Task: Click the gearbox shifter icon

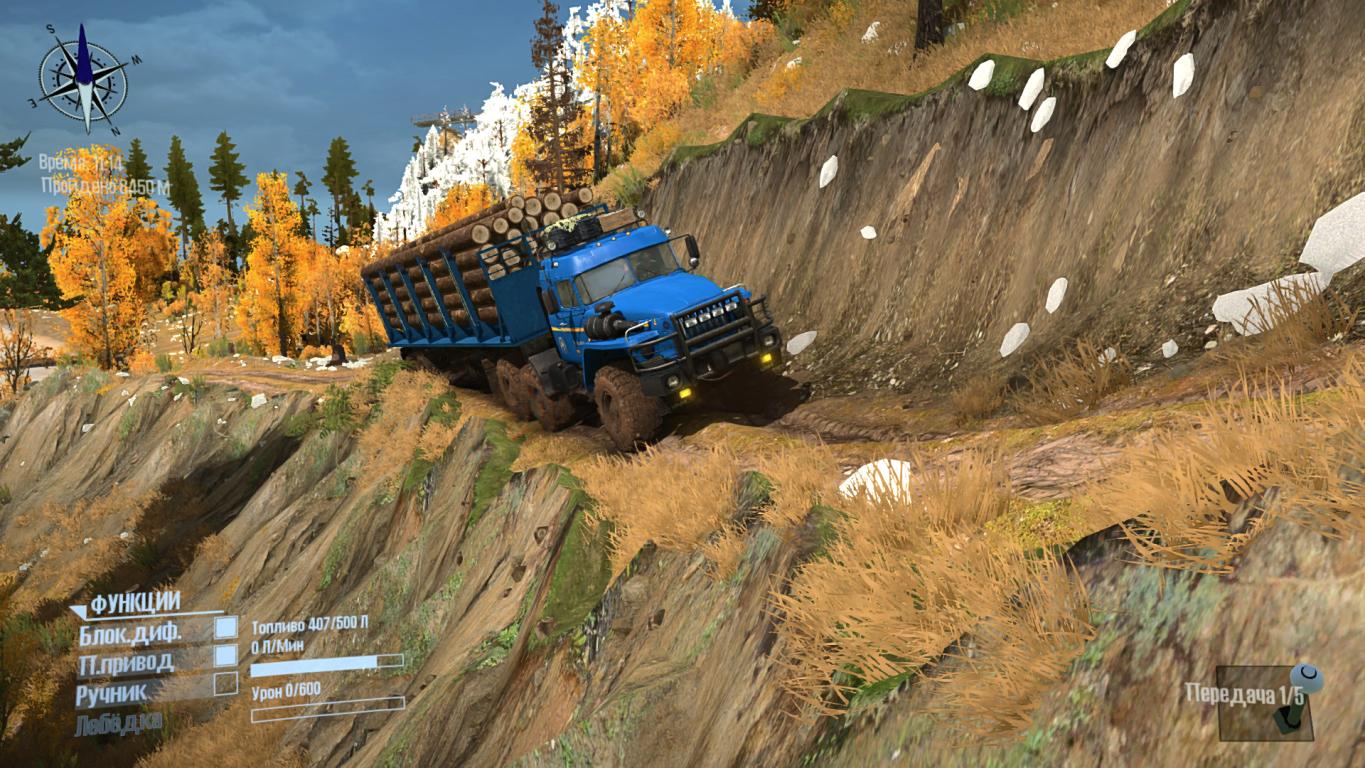Action: click(1297, 700)
